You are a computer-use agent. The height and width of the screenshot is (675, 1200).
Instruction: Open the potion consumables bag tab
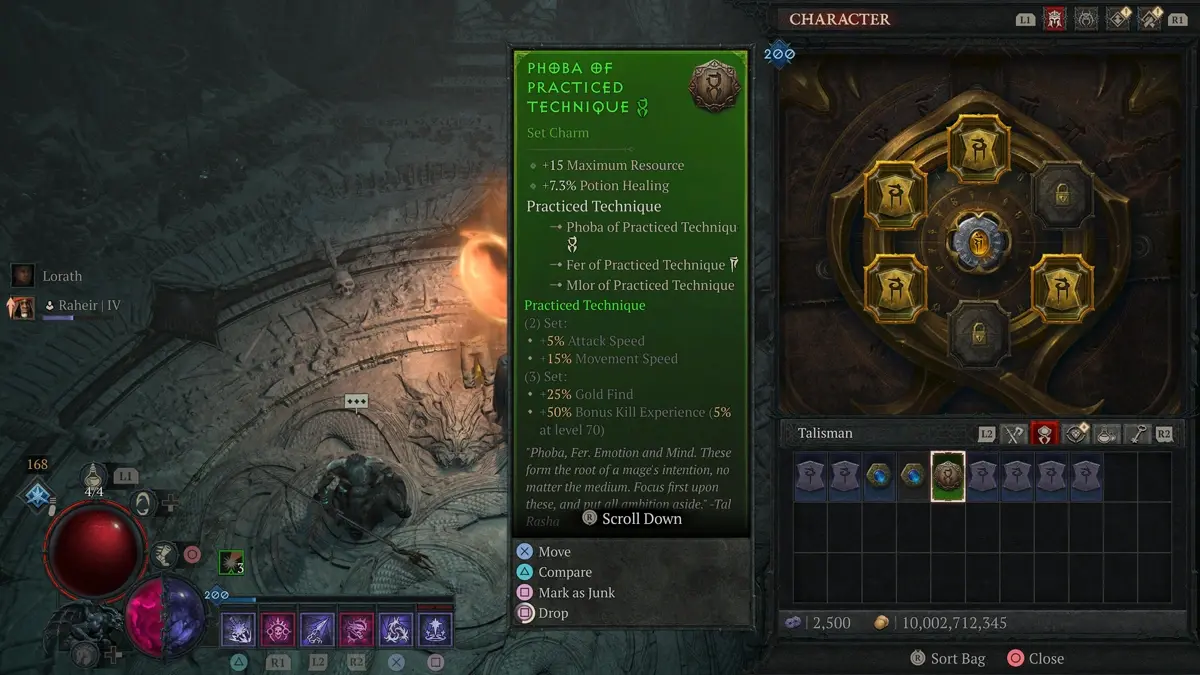coord(1106,434)
